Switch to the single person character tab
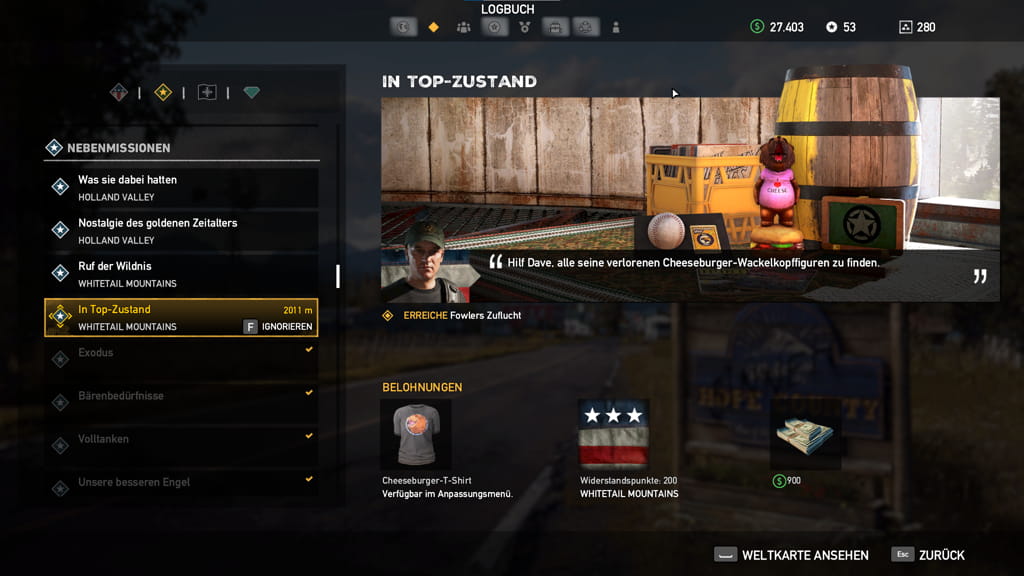Image resolution: width=1024 pixels, height=576 pixels. pos(616,27)
